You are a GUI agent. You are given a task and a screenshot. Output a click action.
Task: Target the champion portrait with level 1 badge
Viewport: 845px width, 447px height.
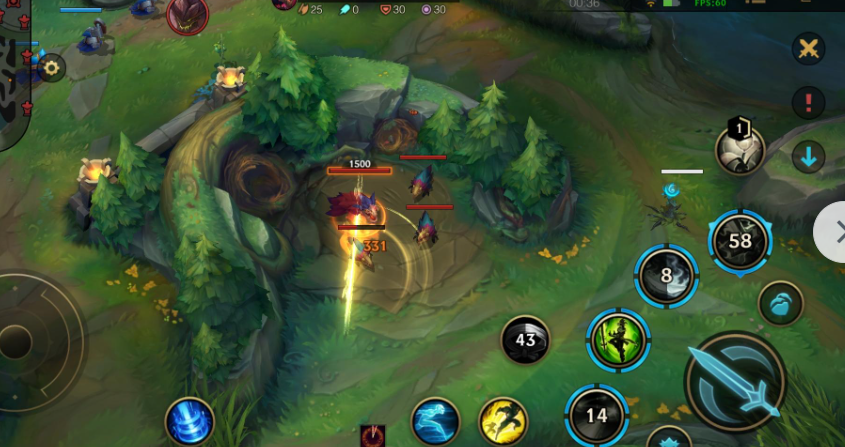pyautogui.click(x=740, y=148)
